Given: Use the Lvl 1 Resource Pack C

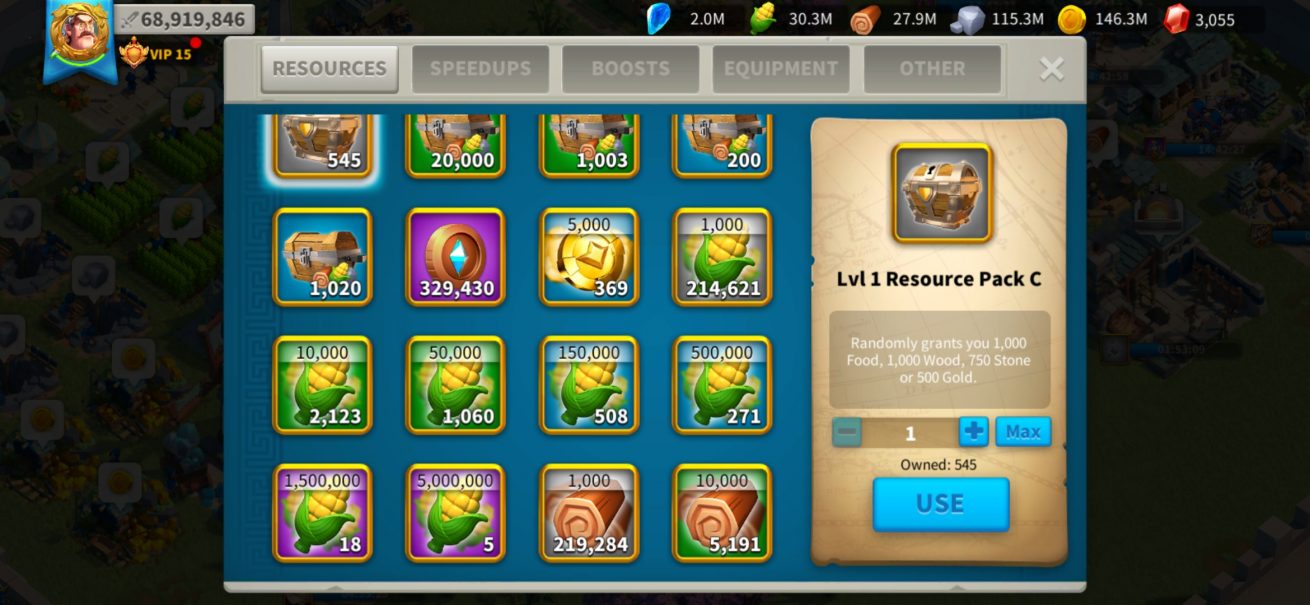Looking at the screenshot, I should 940,504.
